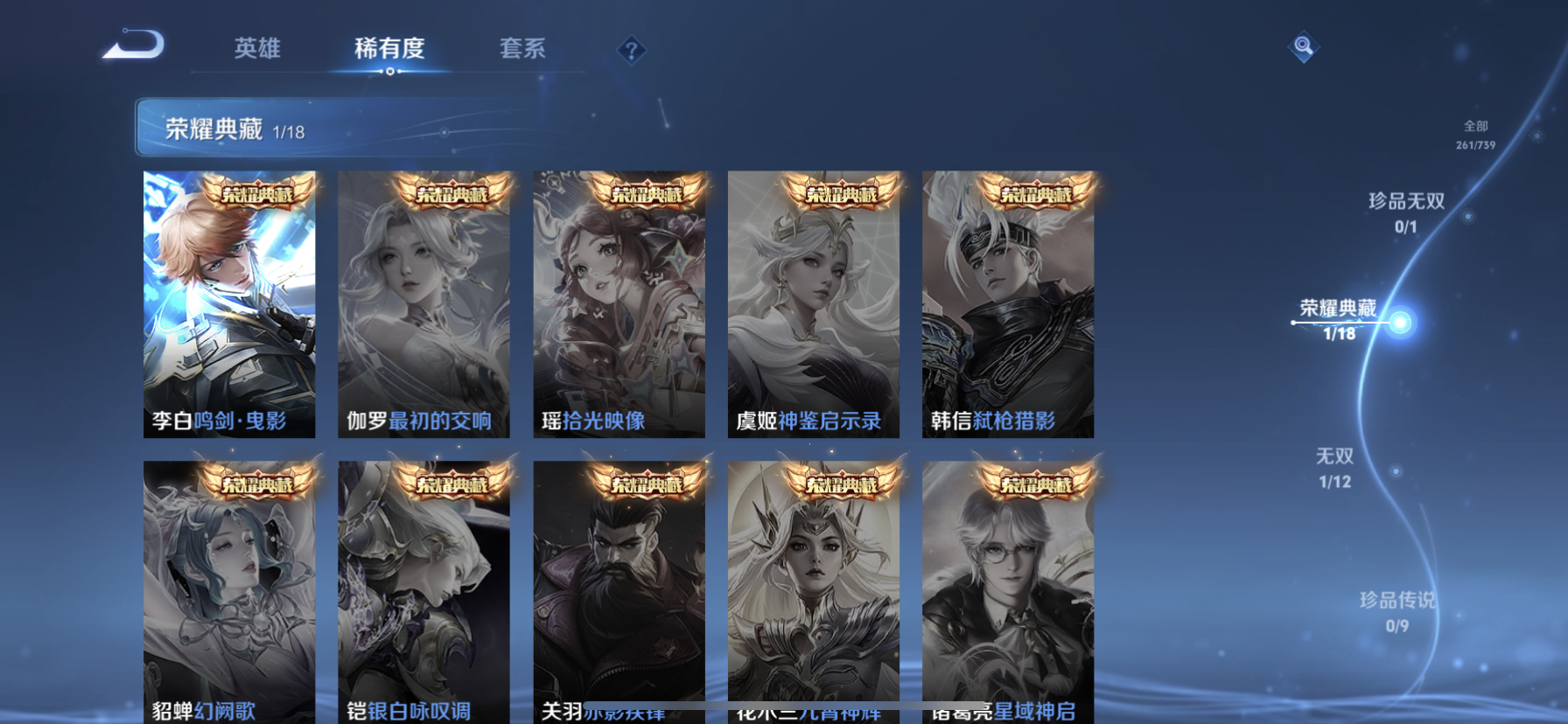Viewport: 1568px width, 724px height.
Task: Click the magnifier search icon
Action: pyautogui.click(x=1303, y=46)
